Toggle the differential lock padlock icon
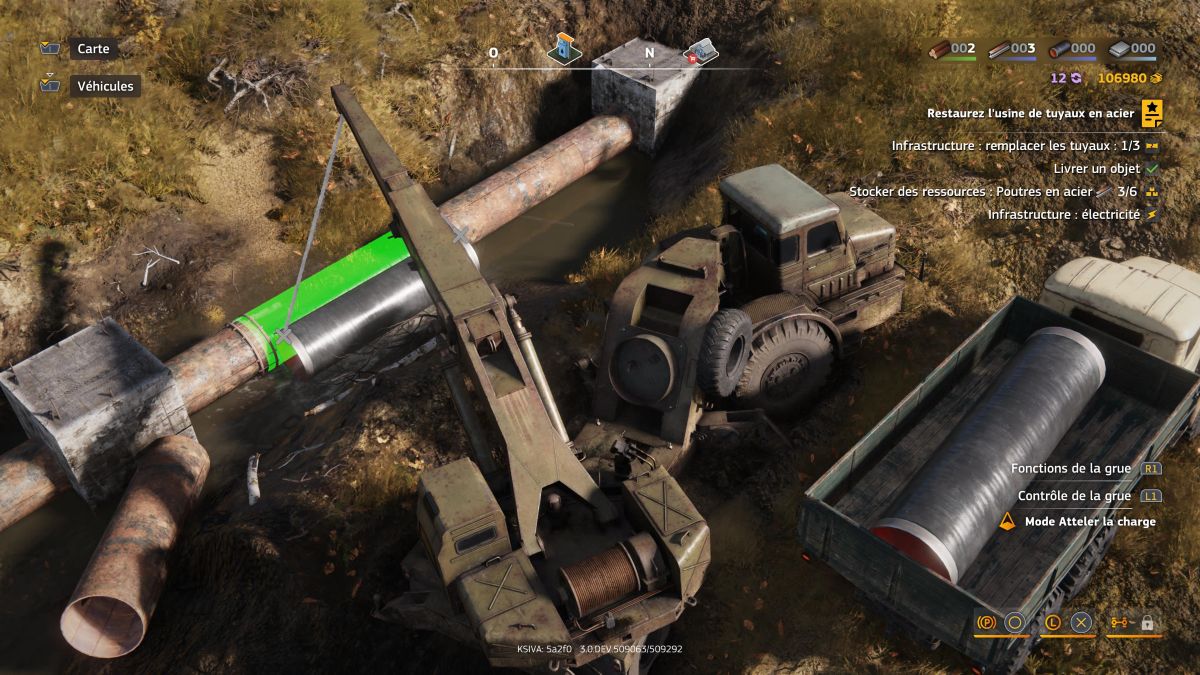1200x675 pixels. coord(1147,623)
